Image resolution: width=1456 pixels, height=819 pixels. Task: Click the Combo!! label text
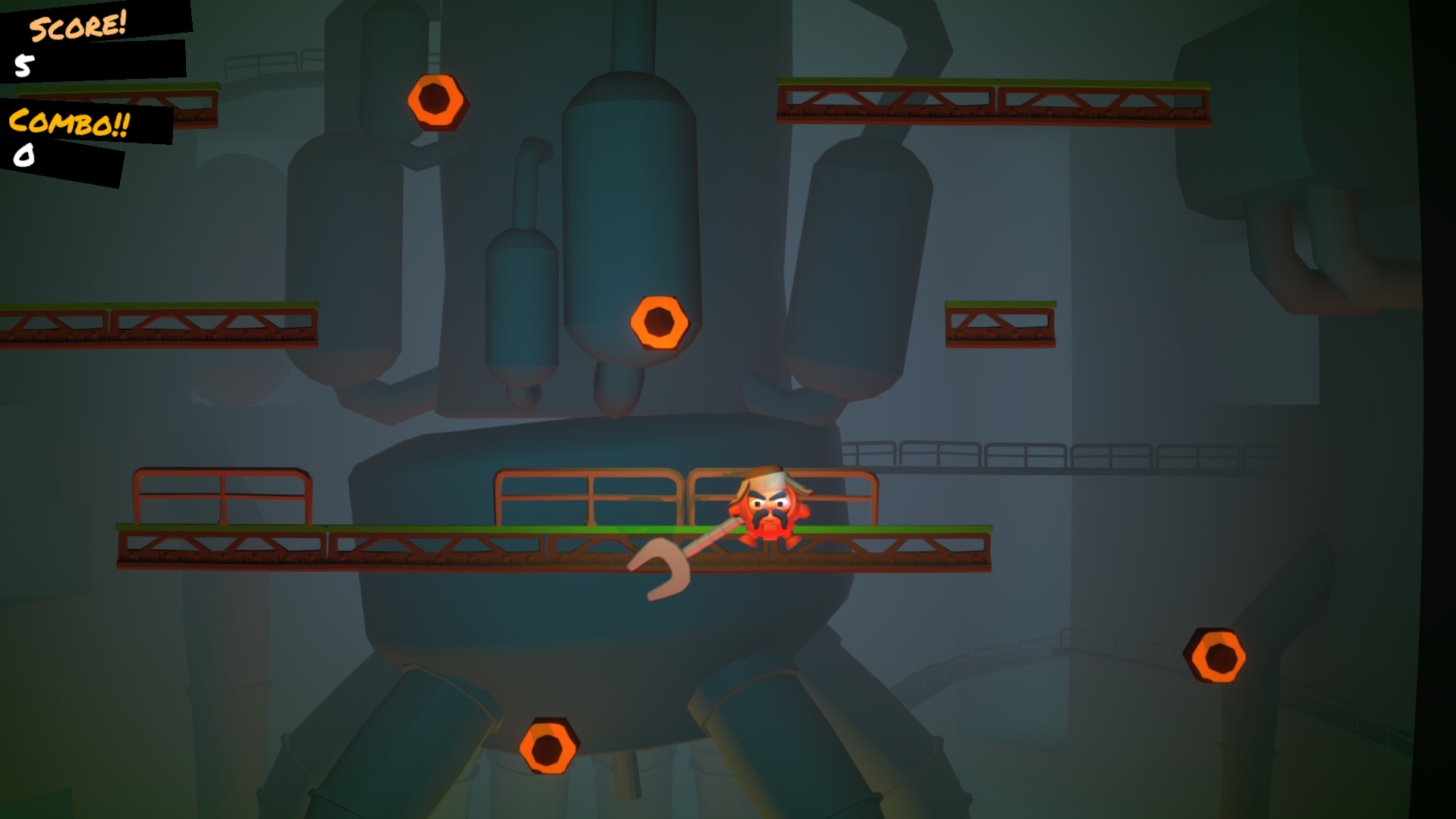68,121
